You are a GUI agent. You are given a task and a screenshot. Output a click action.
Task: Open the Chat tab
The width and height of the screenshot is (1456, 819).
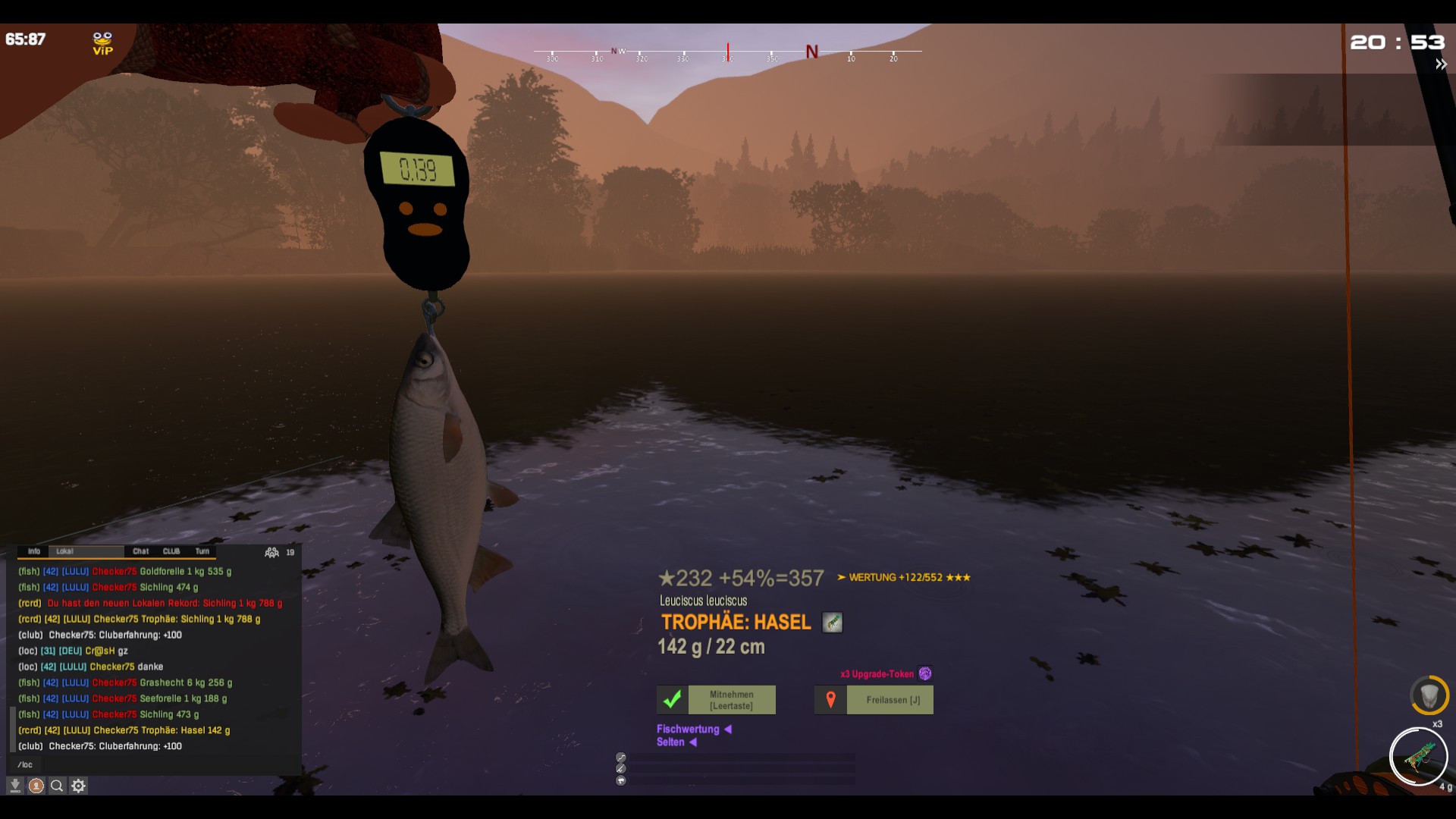[x=141, y=551]
